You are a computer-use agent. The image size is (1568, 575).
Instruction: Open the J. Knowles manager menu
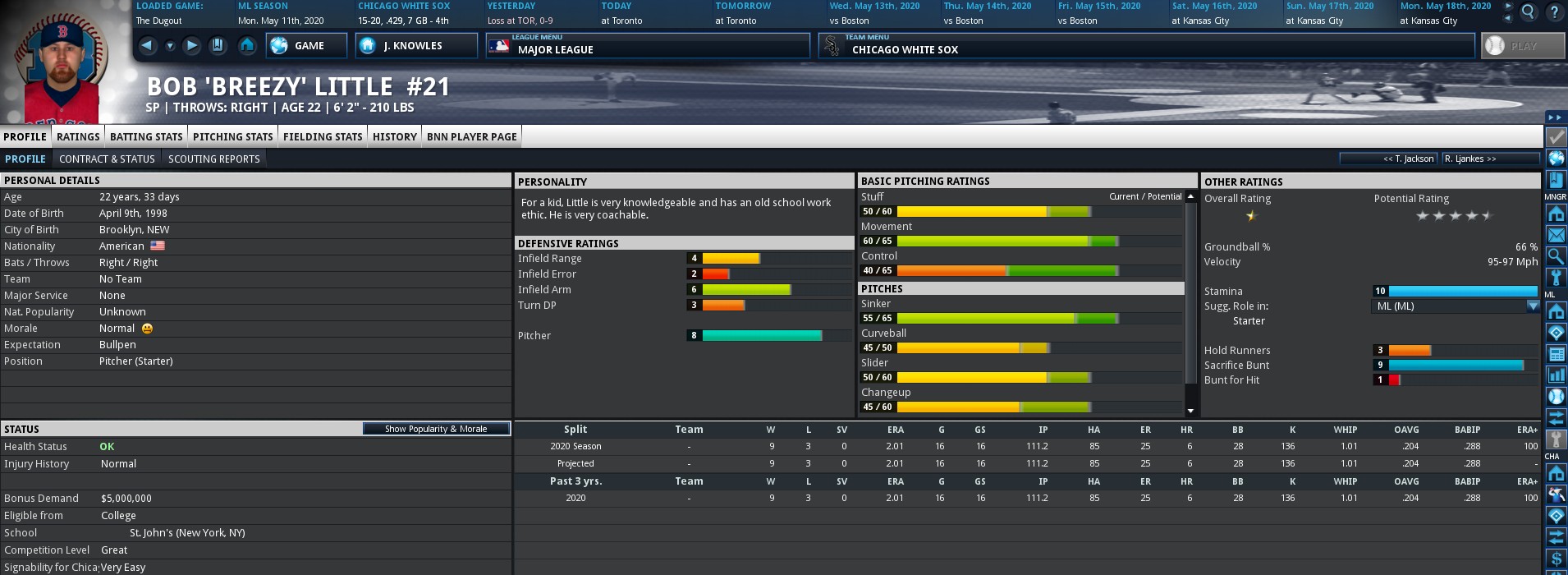click(416, 46)
